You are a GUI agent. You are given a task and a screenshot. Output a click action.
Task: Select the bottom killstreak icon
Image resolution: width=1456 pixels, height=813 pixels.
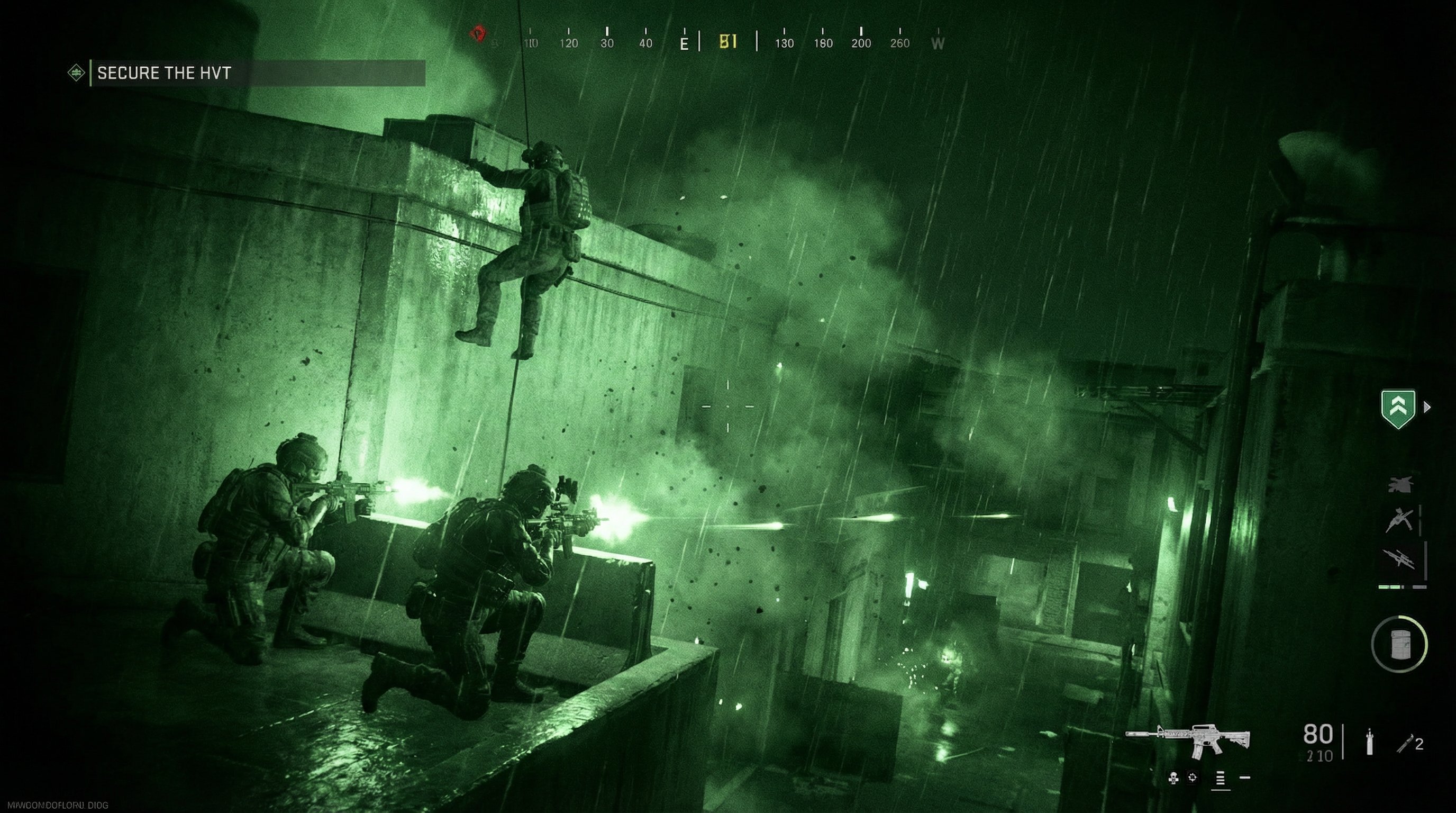[1400, 558]
